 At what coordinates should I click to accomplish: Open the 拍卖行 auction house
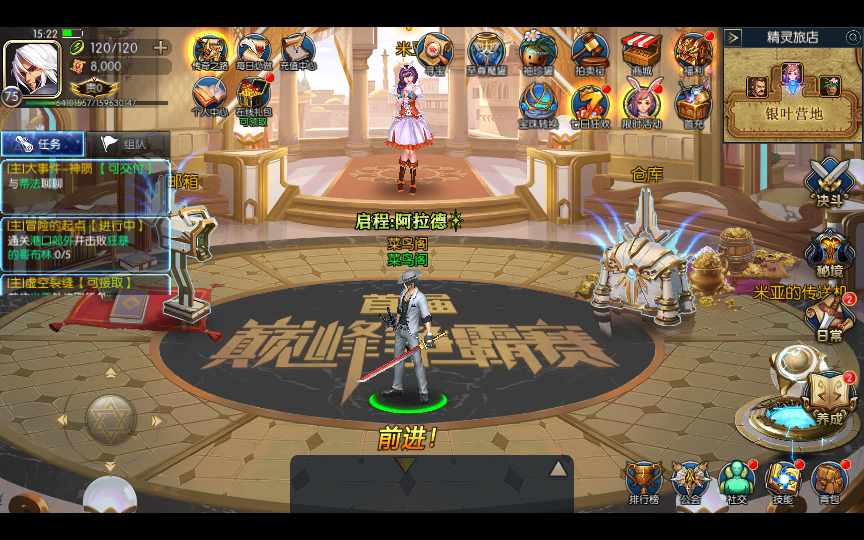click(x=590, y=53)
